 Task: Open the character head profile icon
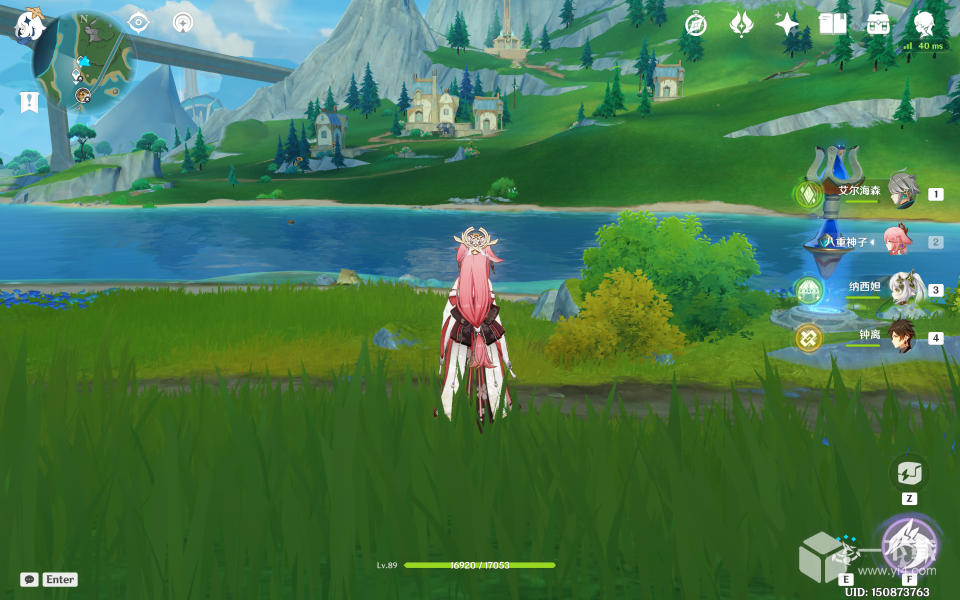tap(924, 24)
